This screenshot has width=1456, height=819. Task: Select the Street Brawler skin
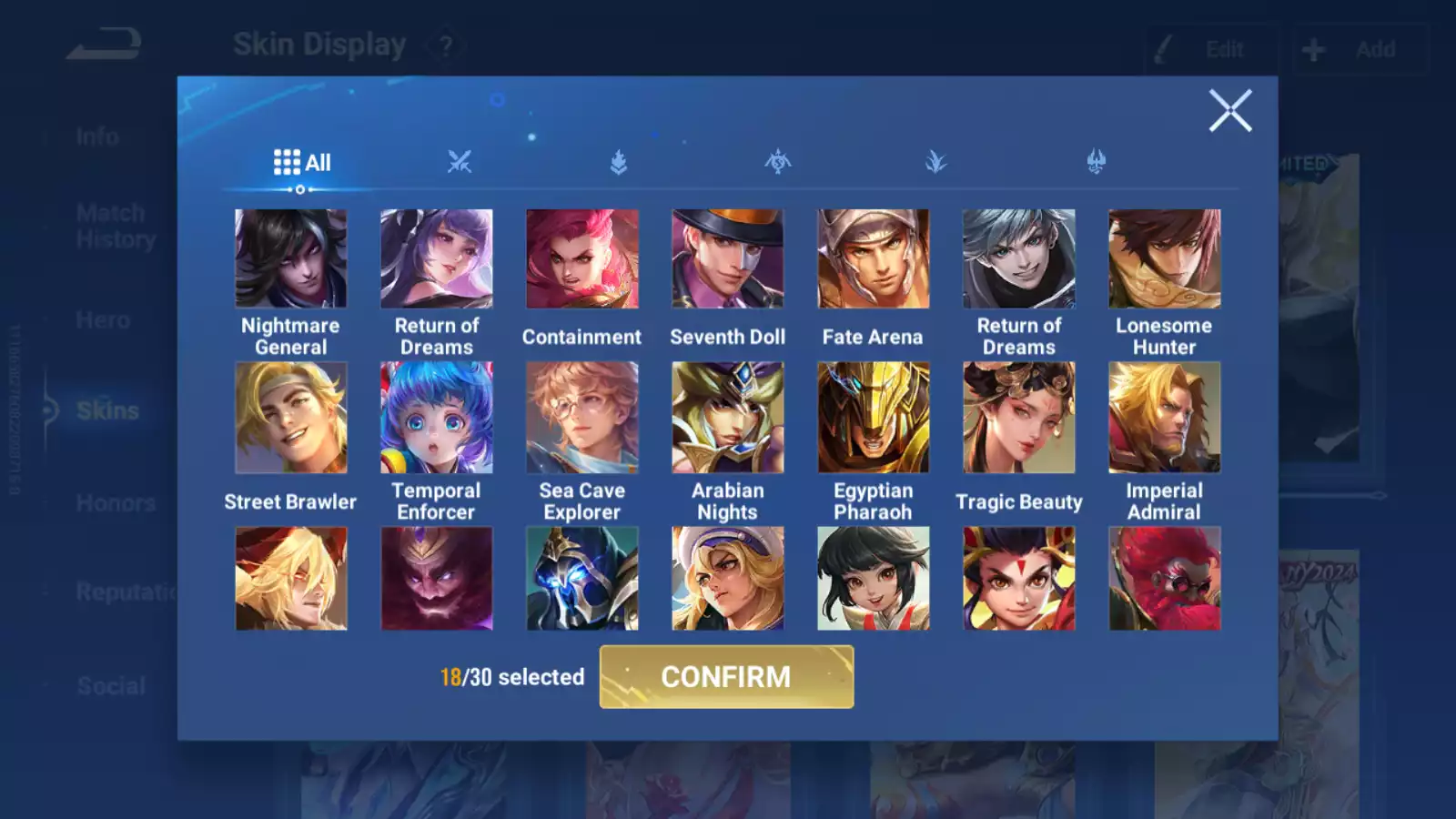point(291,418)
